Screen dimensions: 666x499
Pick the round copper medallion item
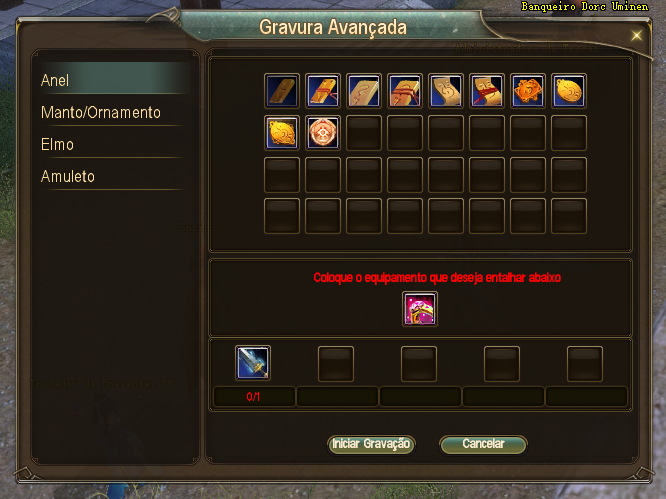pos(324,133)
